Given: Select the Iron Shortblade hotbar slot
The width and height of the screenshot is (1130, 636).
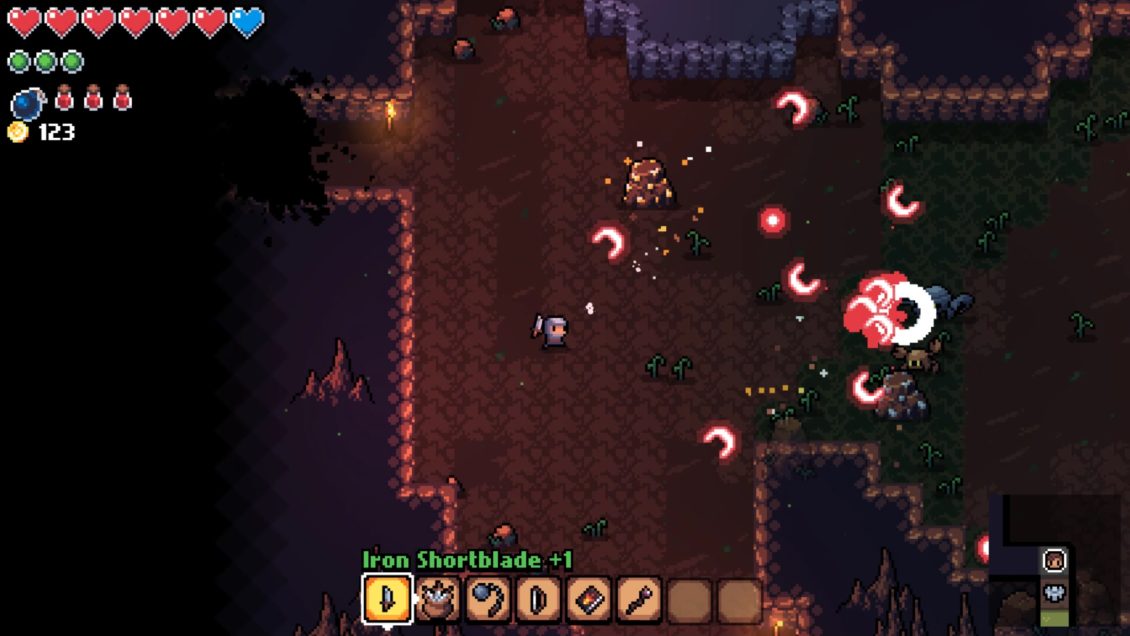Looking at the screenshot, I should [x=387, y=599].
